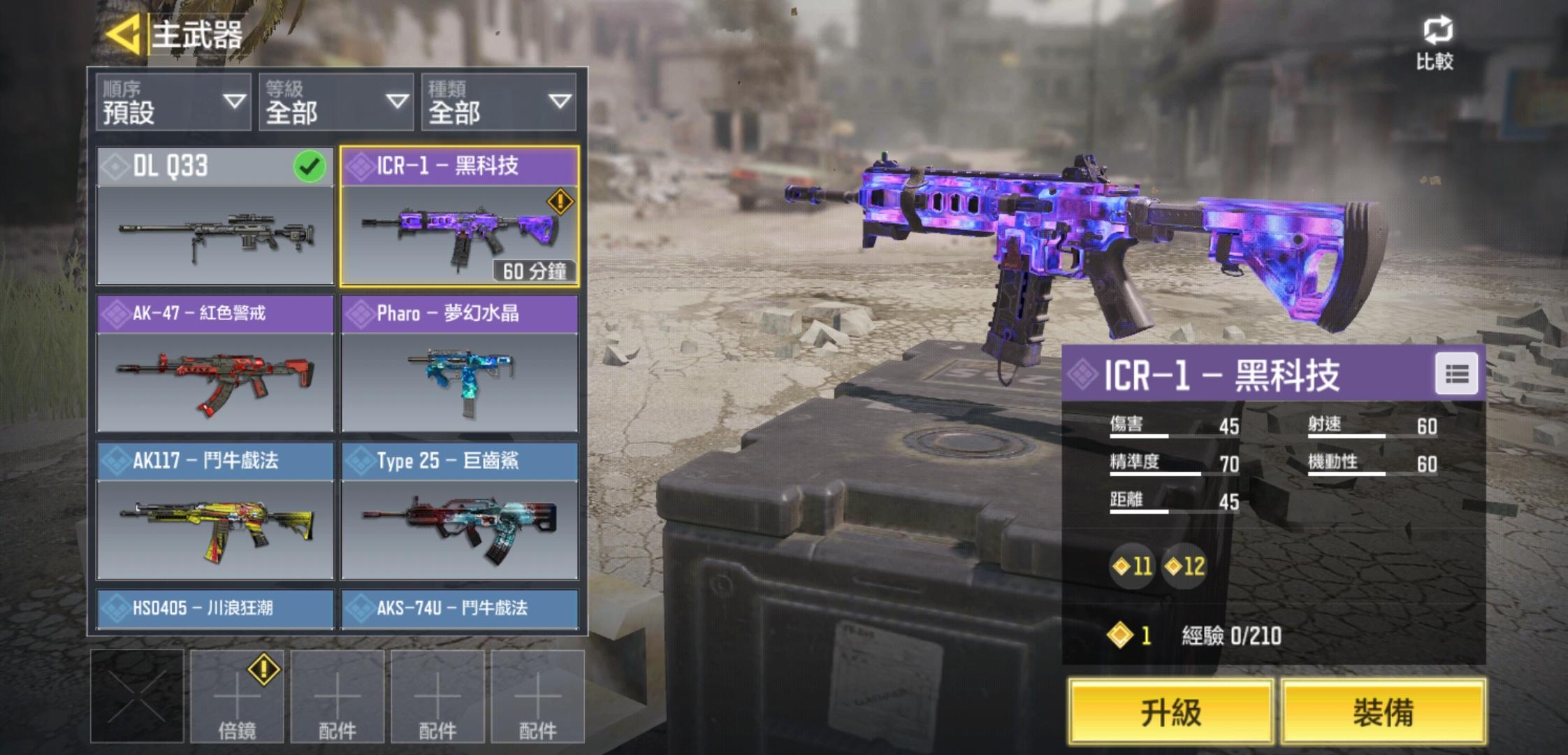Open the 比較 compare function
Viewport: 1568px width, 755px height.
point(1435,43)
